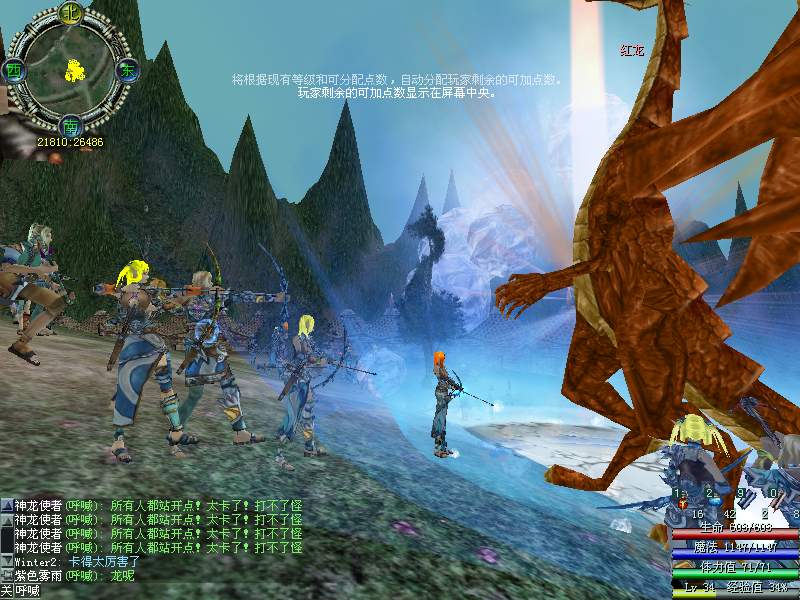This screenshot has width=800, height=600.
Task: Close the chat with the 关 button
Action: [x=6, y=592]
